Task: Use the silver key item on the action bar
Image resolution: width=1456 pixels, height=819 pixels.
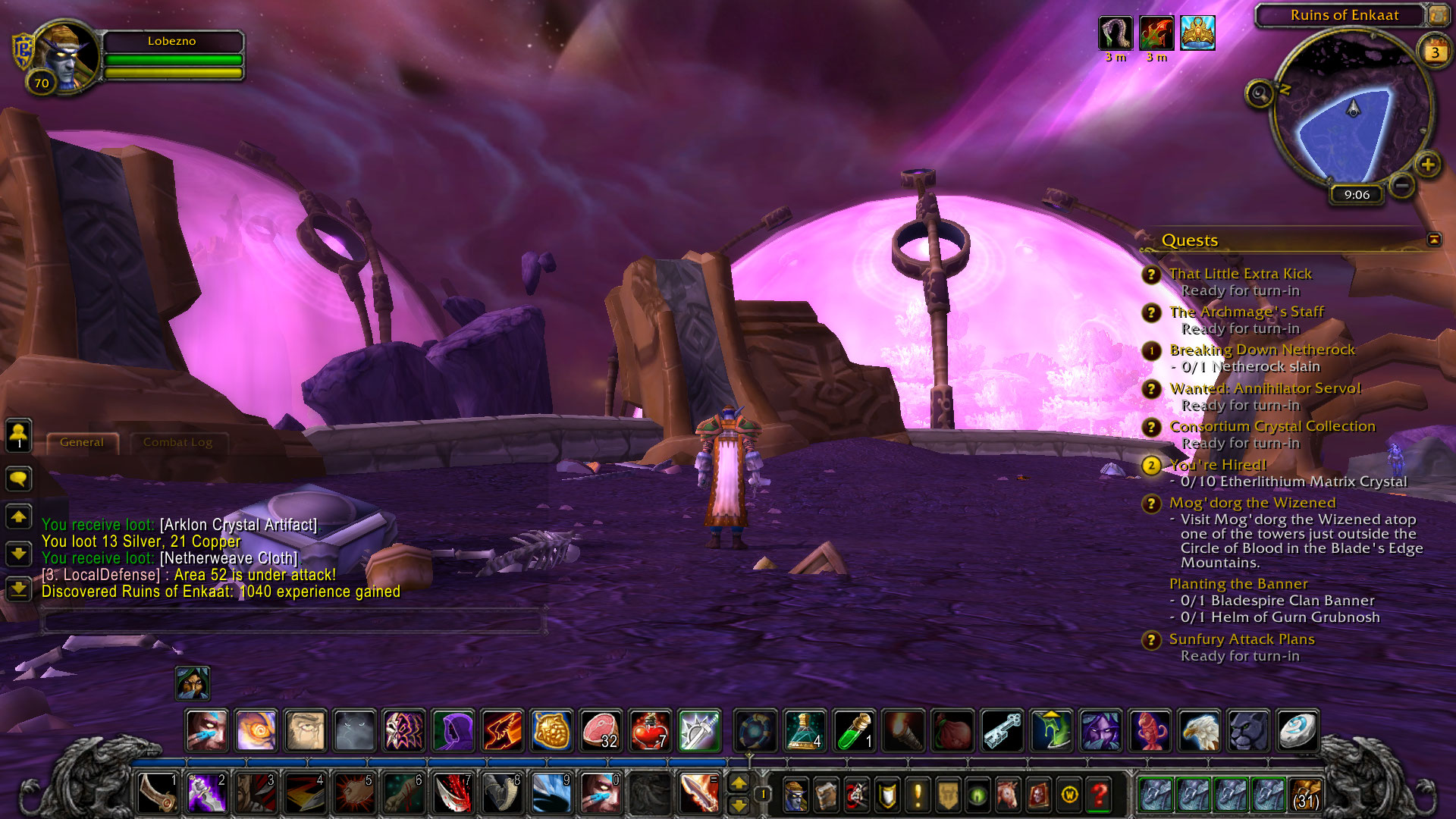Action: click(x=1002, y=731)
